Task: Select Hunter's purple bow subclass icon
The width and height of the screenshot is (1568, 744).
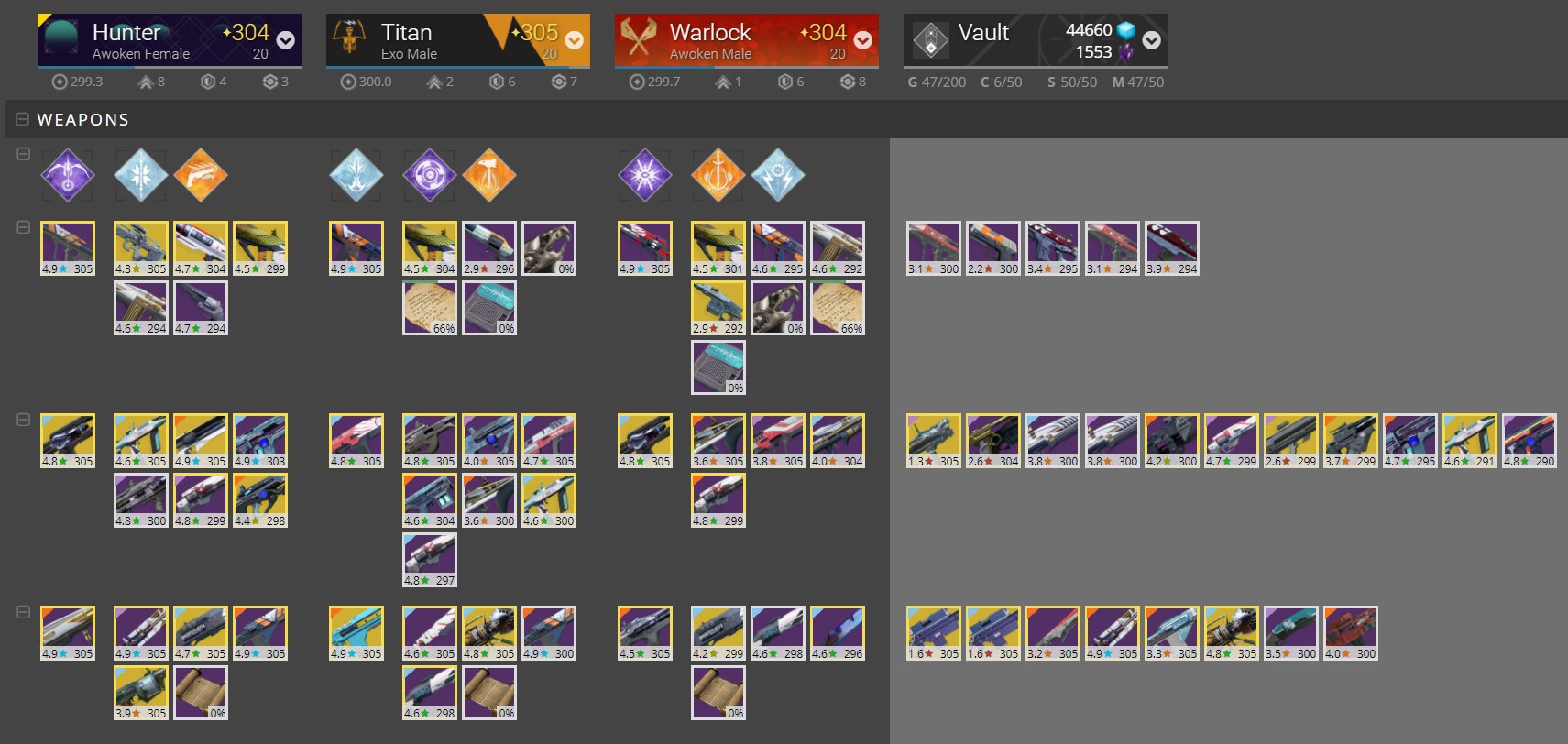Action: tap(68, 174)
